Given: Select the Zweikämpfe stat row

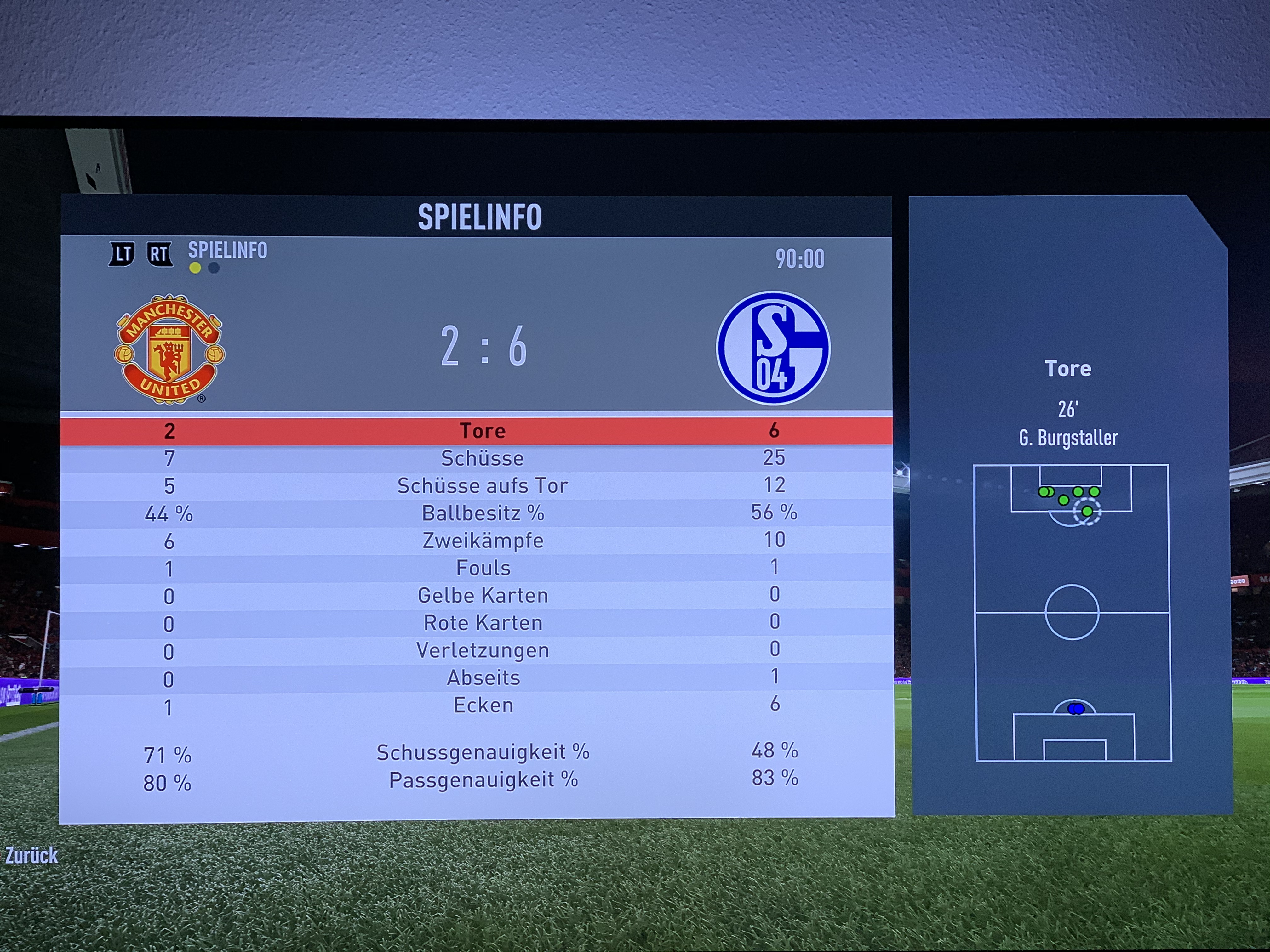Looking at the screenshot, I should coord(482,541).
